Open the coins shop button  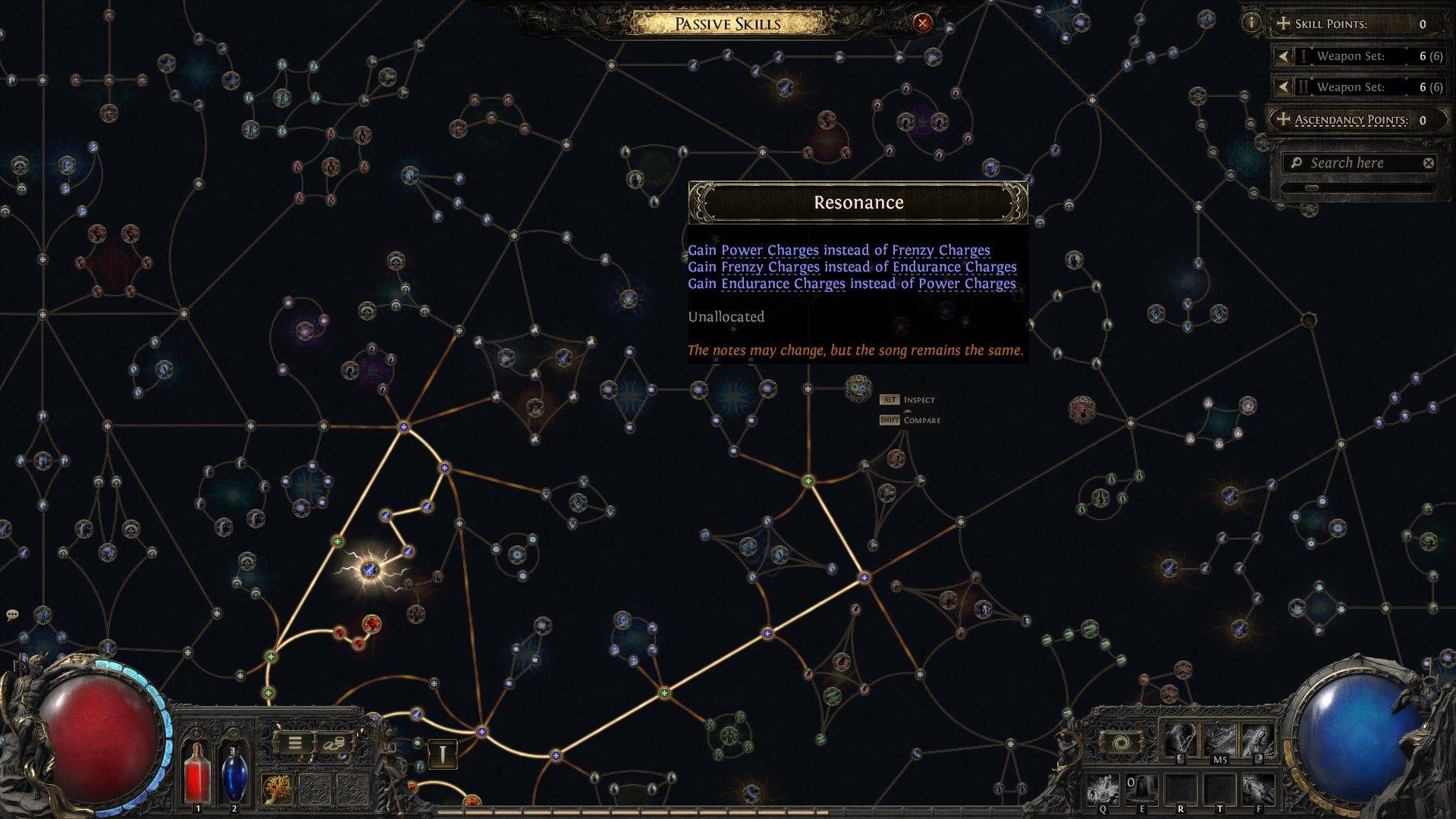pyautogui.click(x=332, y=744)
